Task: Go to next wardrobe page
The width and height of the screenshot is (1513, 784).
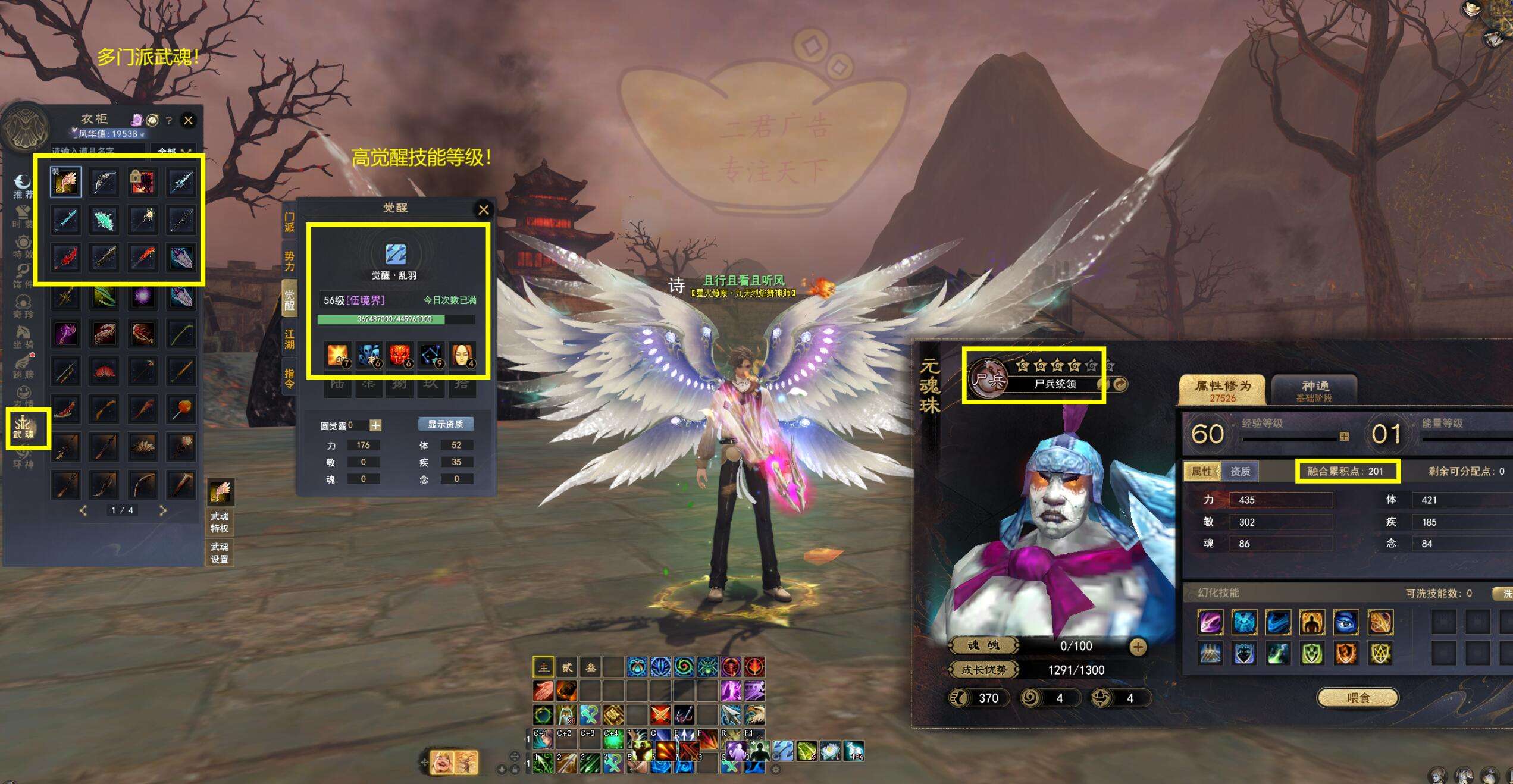Action: pyautogui.click(x=162, y=510)
